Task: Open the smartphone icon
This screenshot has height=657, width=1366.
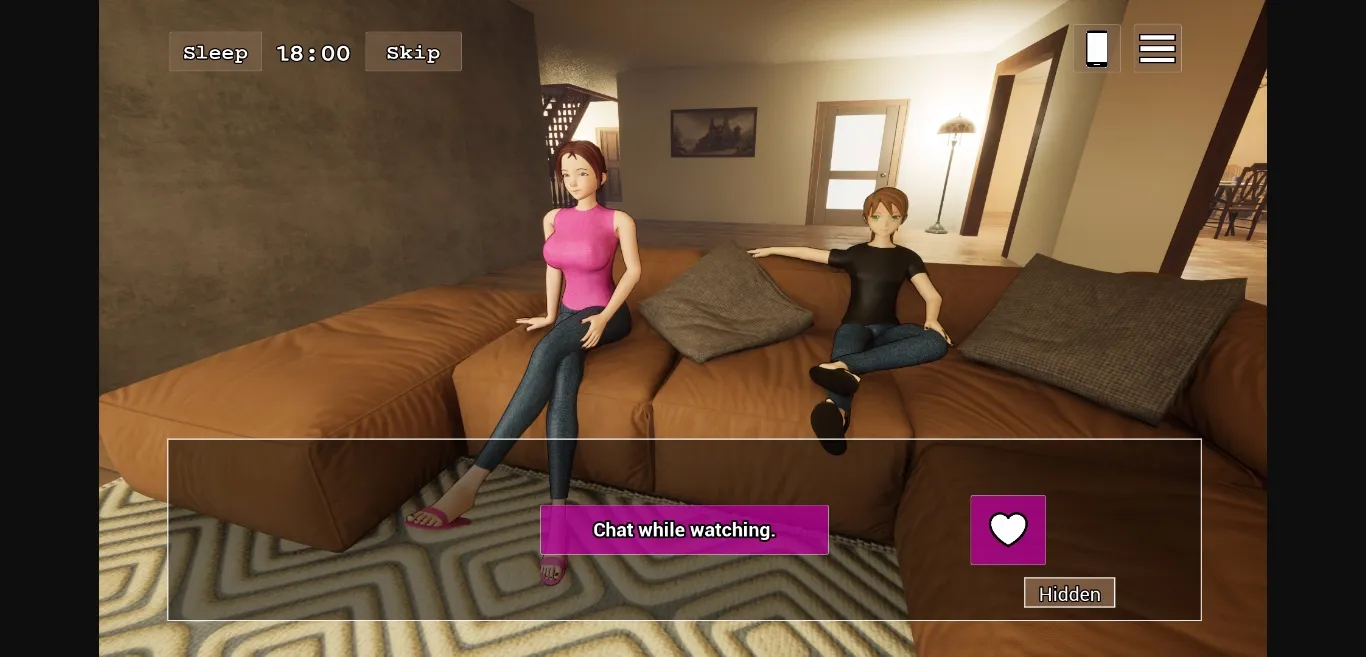Action: pyautogui.click(x=1097, y=48)
